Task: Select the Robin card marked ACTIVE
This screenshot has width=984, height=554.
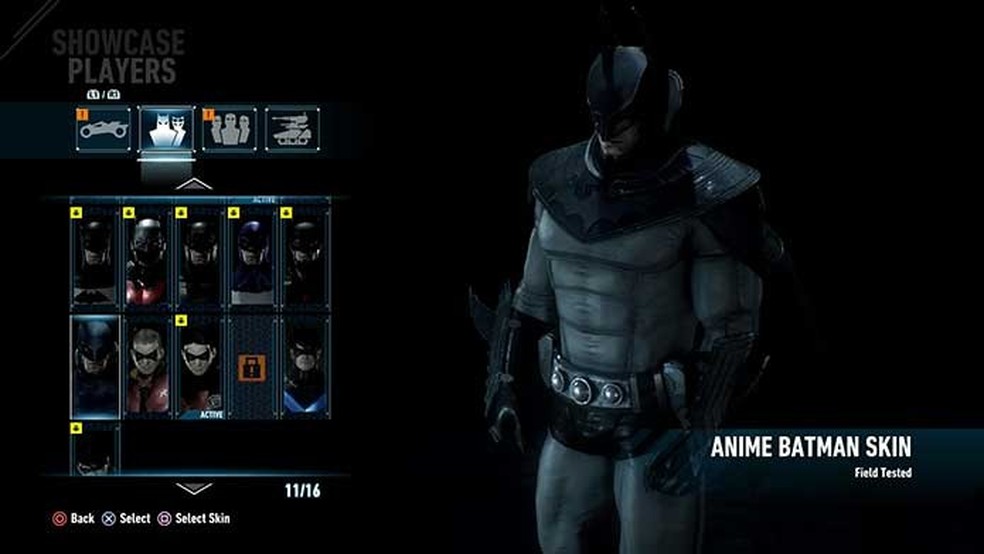Action: click(199, 367)
